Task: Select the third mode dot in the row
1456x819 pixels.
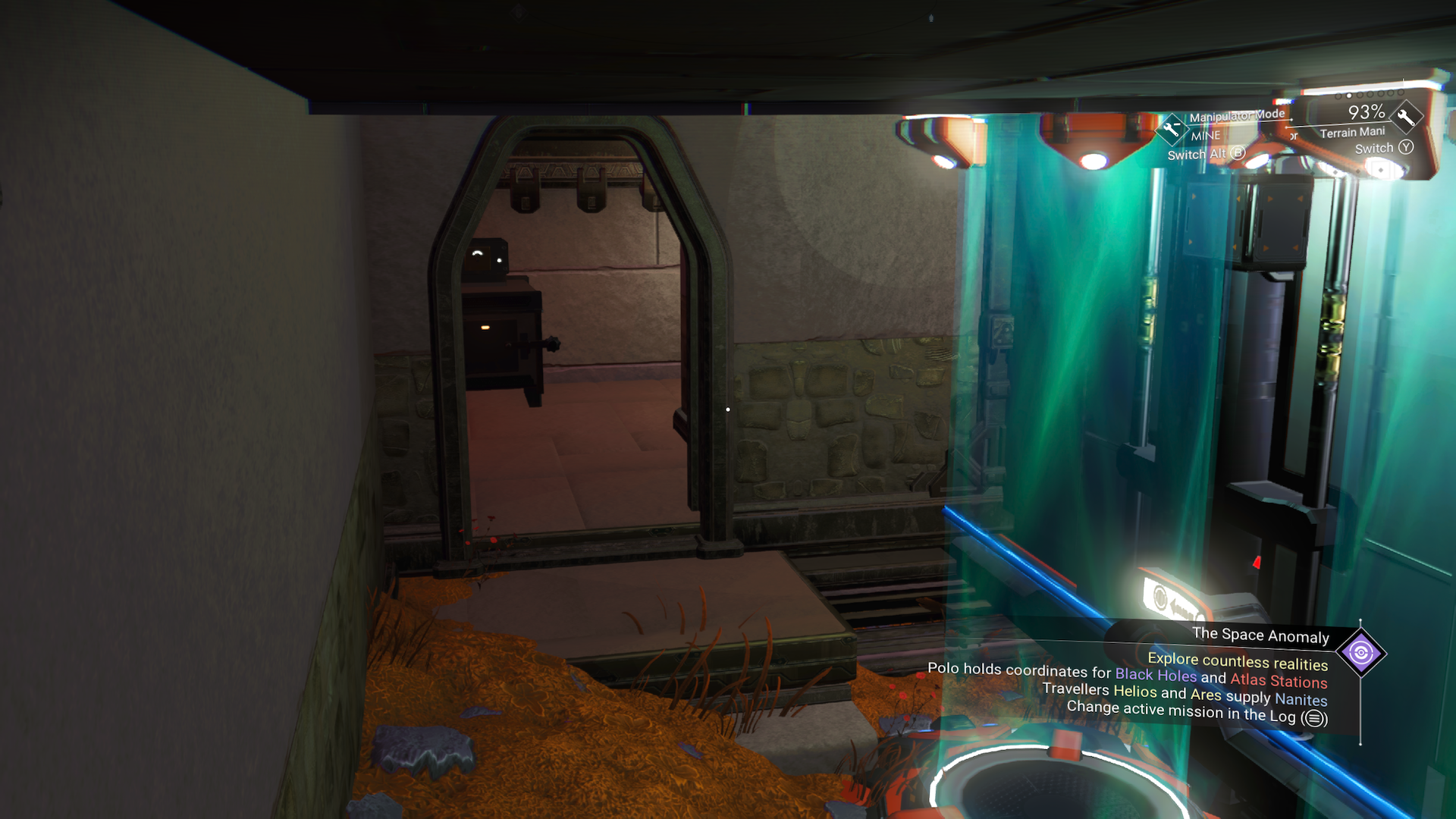Action: [1359, 95]
